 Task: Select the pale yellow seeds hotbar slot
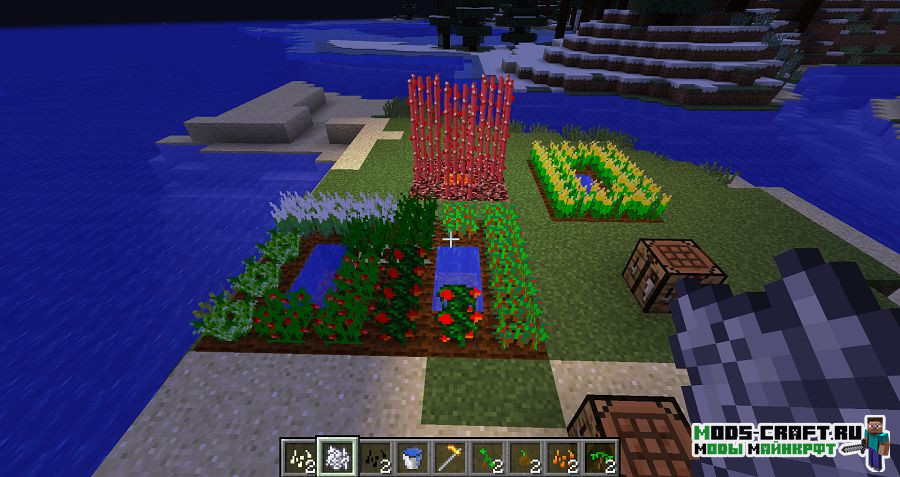tap(298, 457)
